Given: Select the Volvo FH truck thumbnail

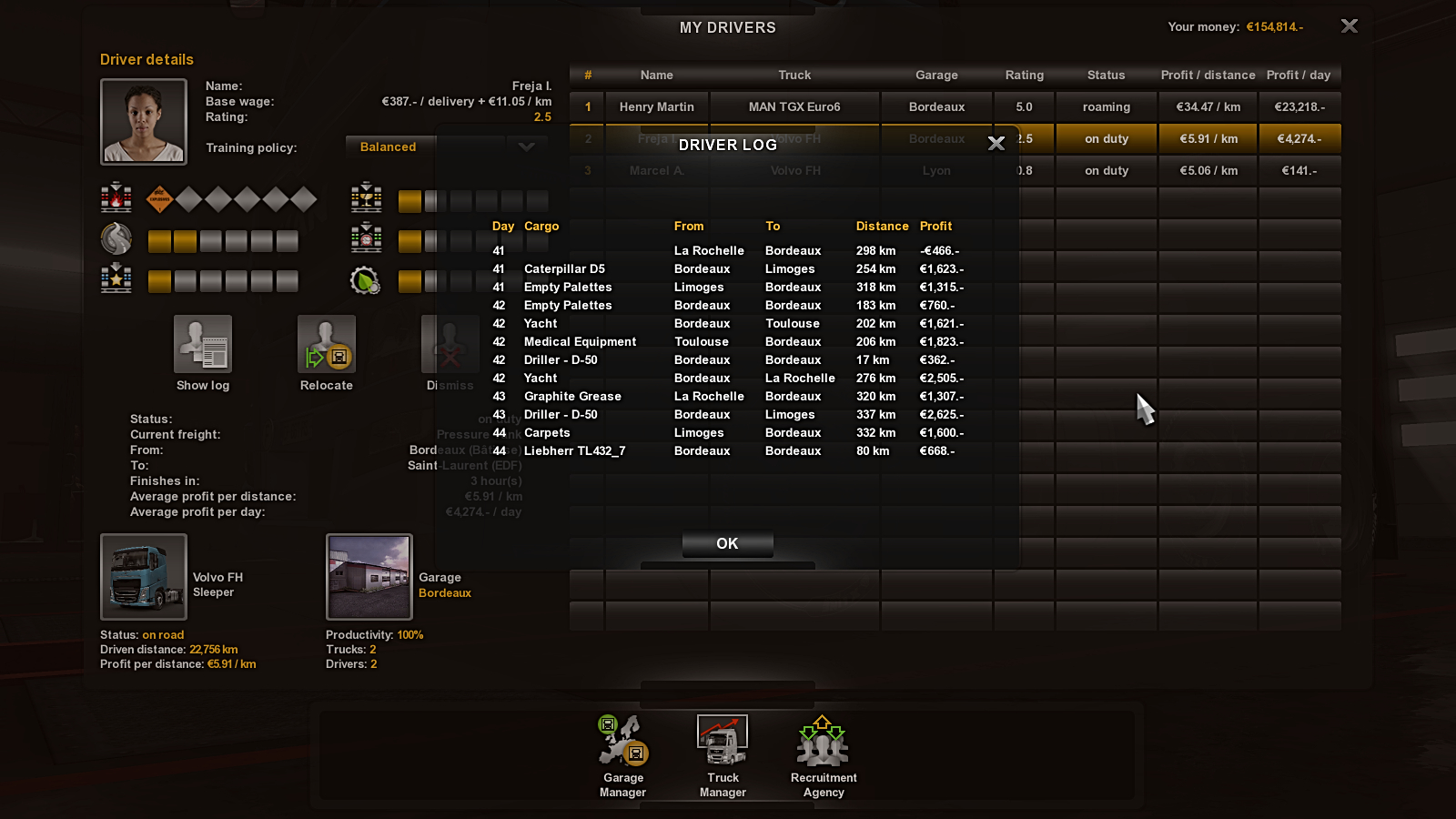Looking at the screenshot, I should click(x=144, y=577).
